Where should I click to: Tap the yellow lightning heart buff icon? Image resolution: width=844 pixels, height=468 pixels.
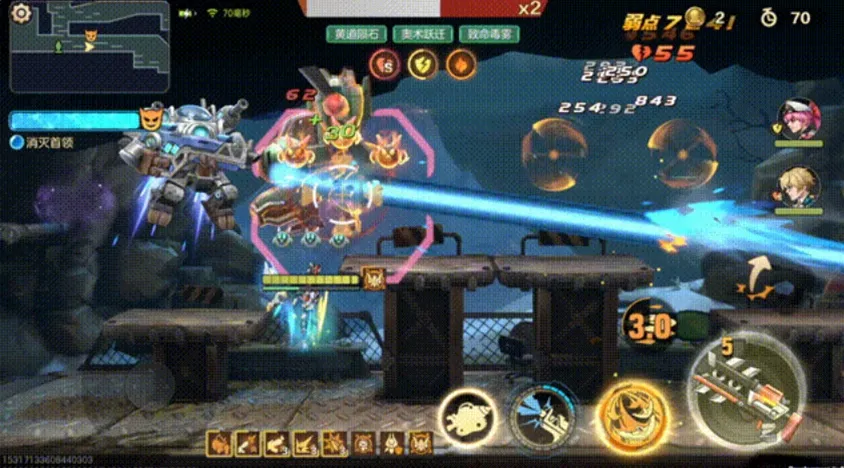point(422,65)
